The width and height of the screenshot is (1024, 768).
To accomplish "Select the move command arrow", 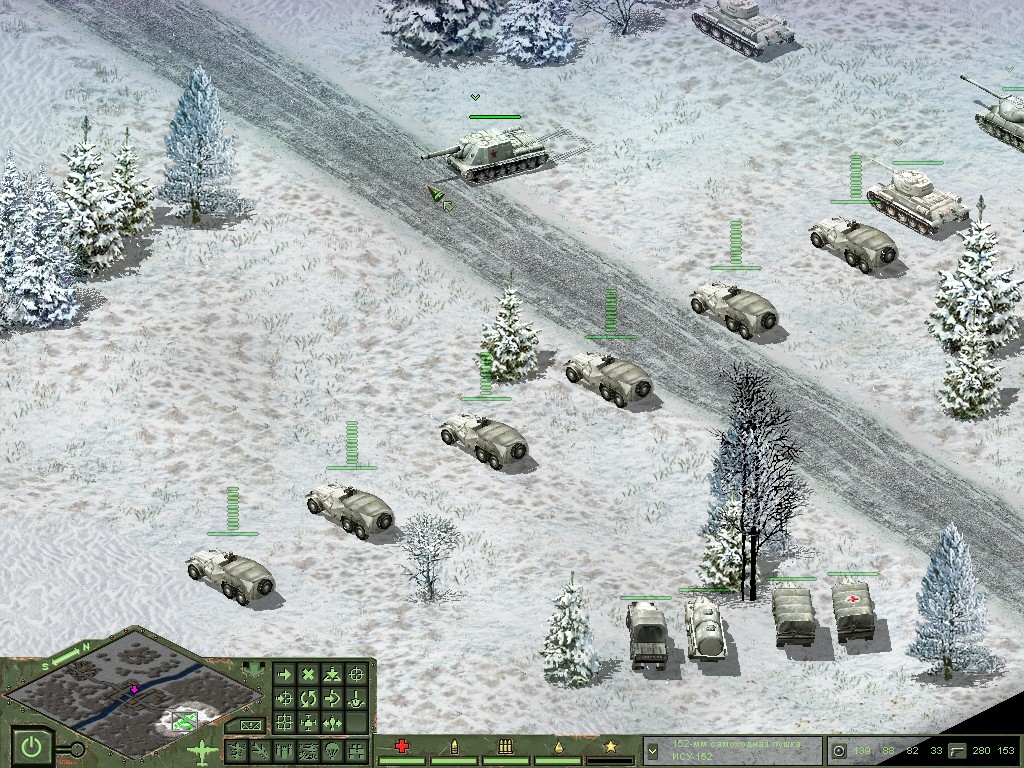I will (x=285, y=675).
